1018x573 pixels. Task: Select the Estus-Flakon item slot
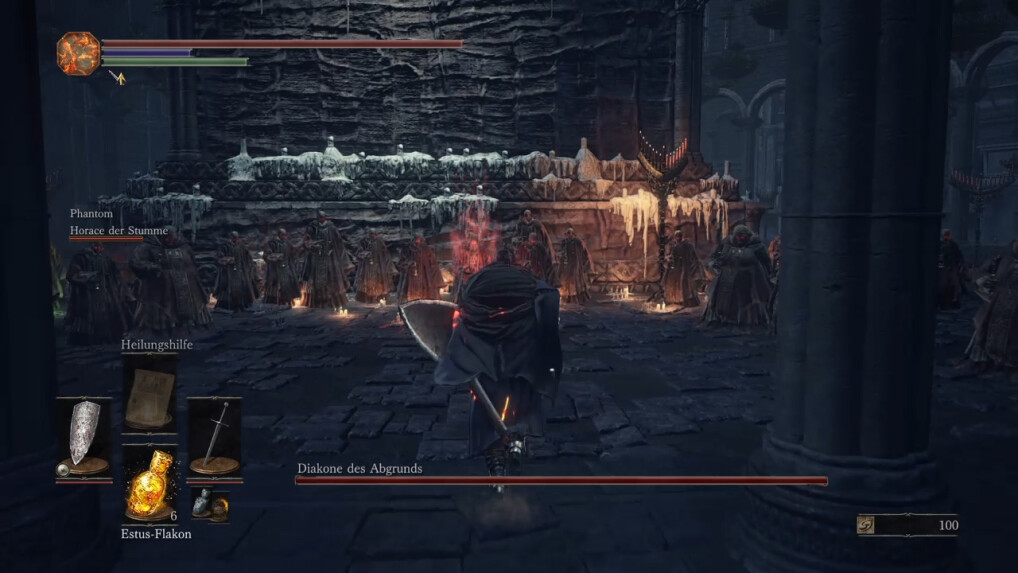coord(148,486)
